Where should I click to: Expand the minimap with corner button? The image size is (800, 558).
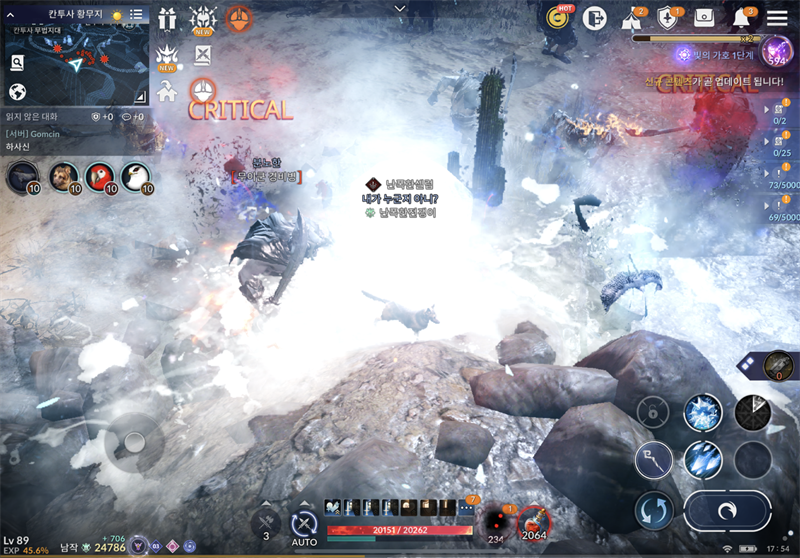pos(139,95)
